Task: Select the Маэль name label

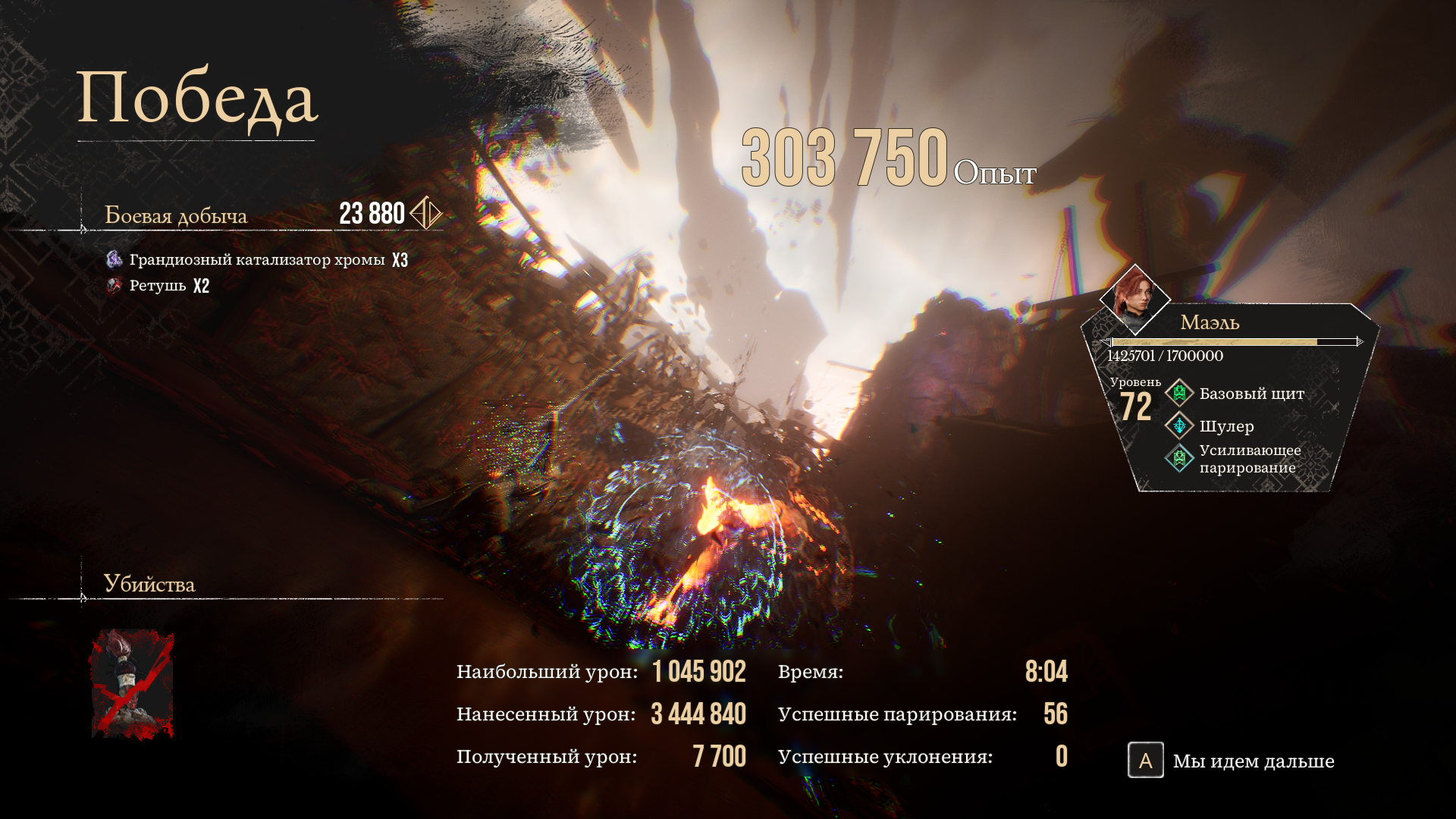Action: [x=1209, y=322]
